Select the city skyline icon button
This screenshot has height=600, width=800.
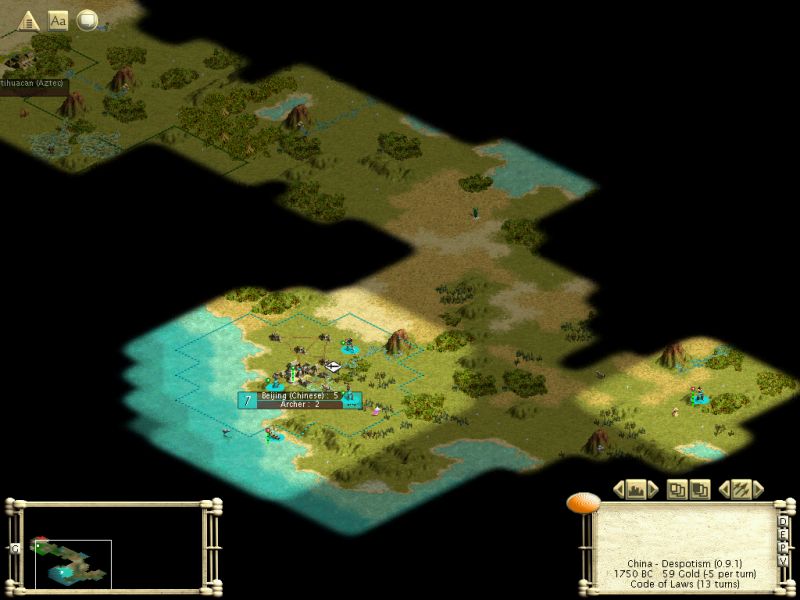point(635,489)
